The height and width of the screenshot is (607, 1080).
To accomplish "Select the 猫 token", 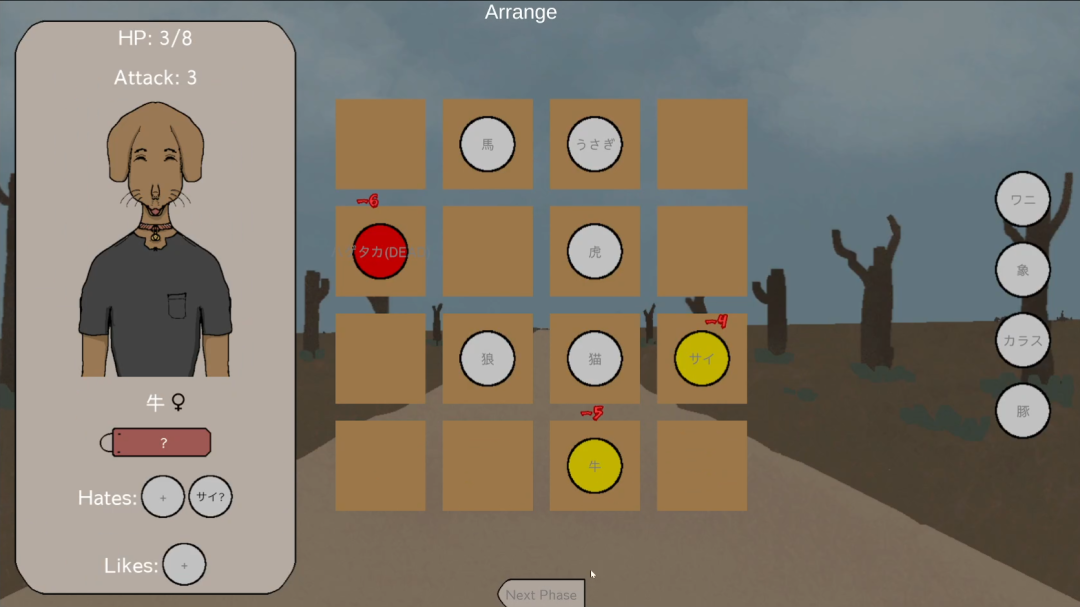I will [595, 359].
